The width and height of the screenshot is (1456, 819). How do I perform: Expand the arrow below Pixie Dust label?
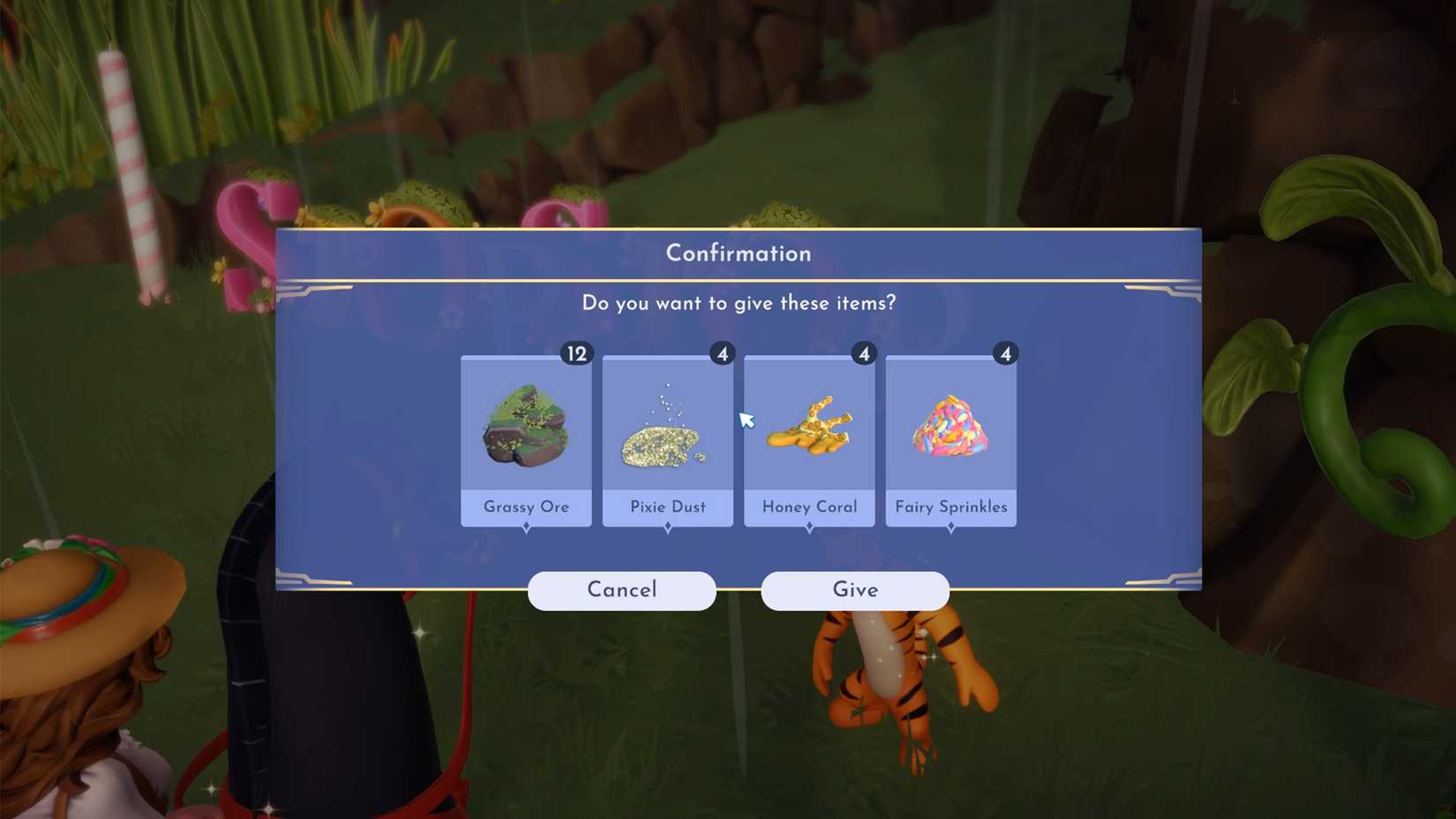[668, 527]
